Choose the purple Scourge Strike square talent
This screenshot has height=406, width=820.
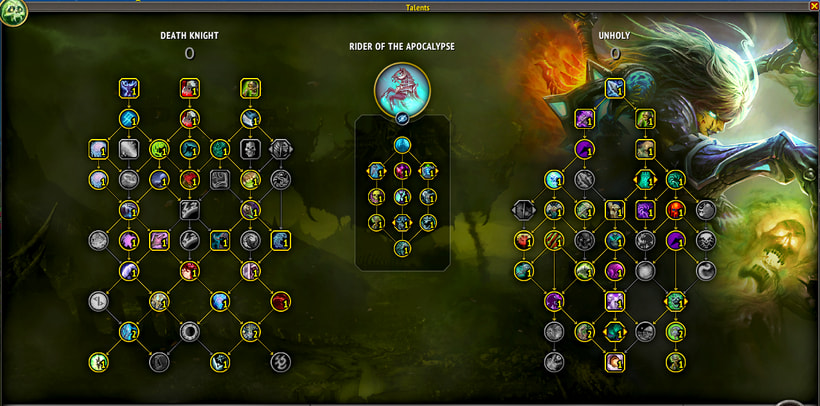[x=585, y=120]
